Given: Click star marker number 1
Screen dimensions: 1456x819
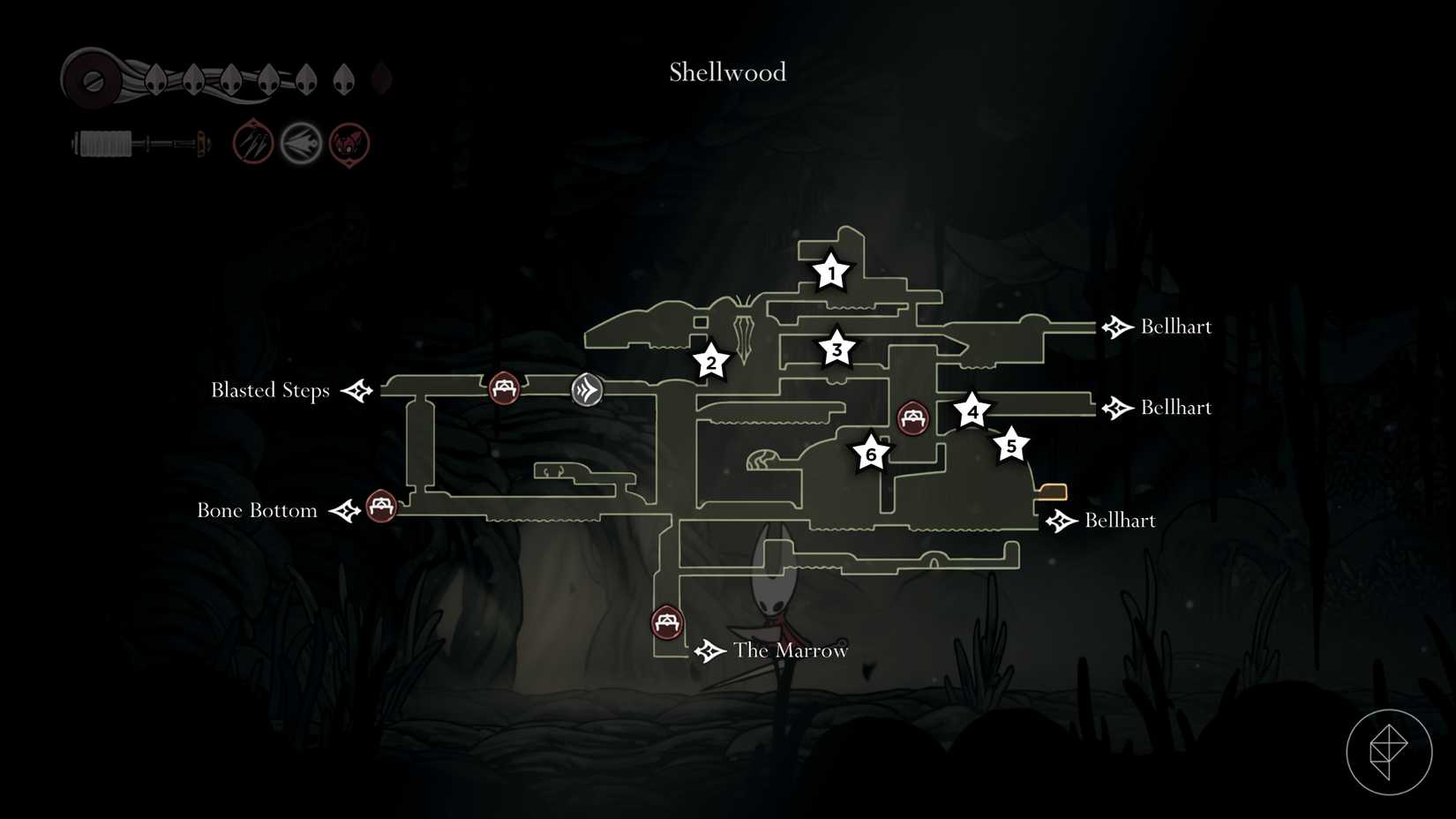Looking at the screenshot, I should [830, 274].
